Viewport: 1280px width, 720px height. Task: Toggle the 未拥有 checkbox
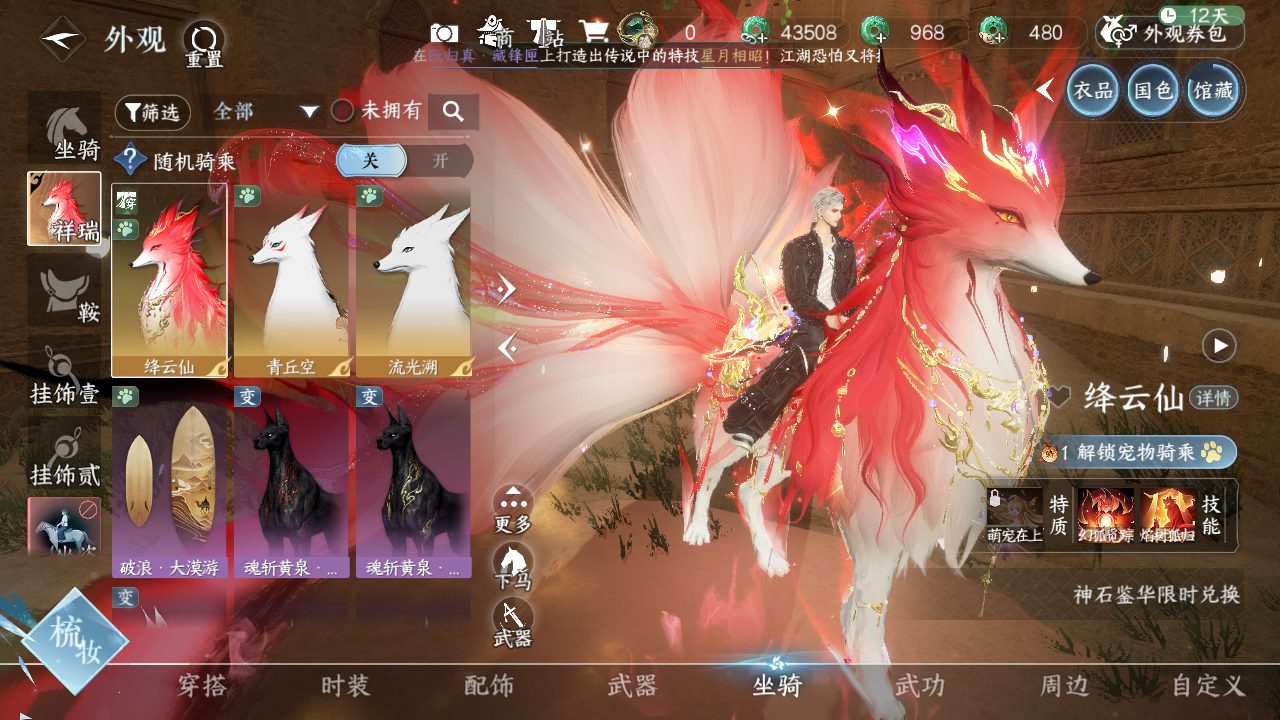point(343,111)
